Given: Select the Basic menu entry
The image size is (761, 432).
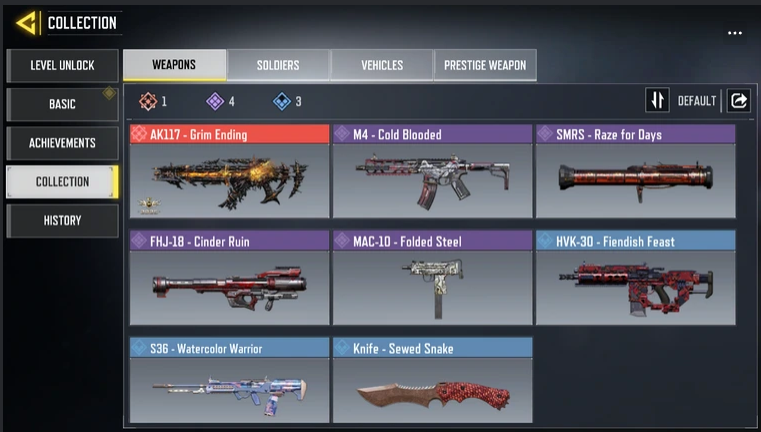Looking at the screenshot, I should (62, 104).
